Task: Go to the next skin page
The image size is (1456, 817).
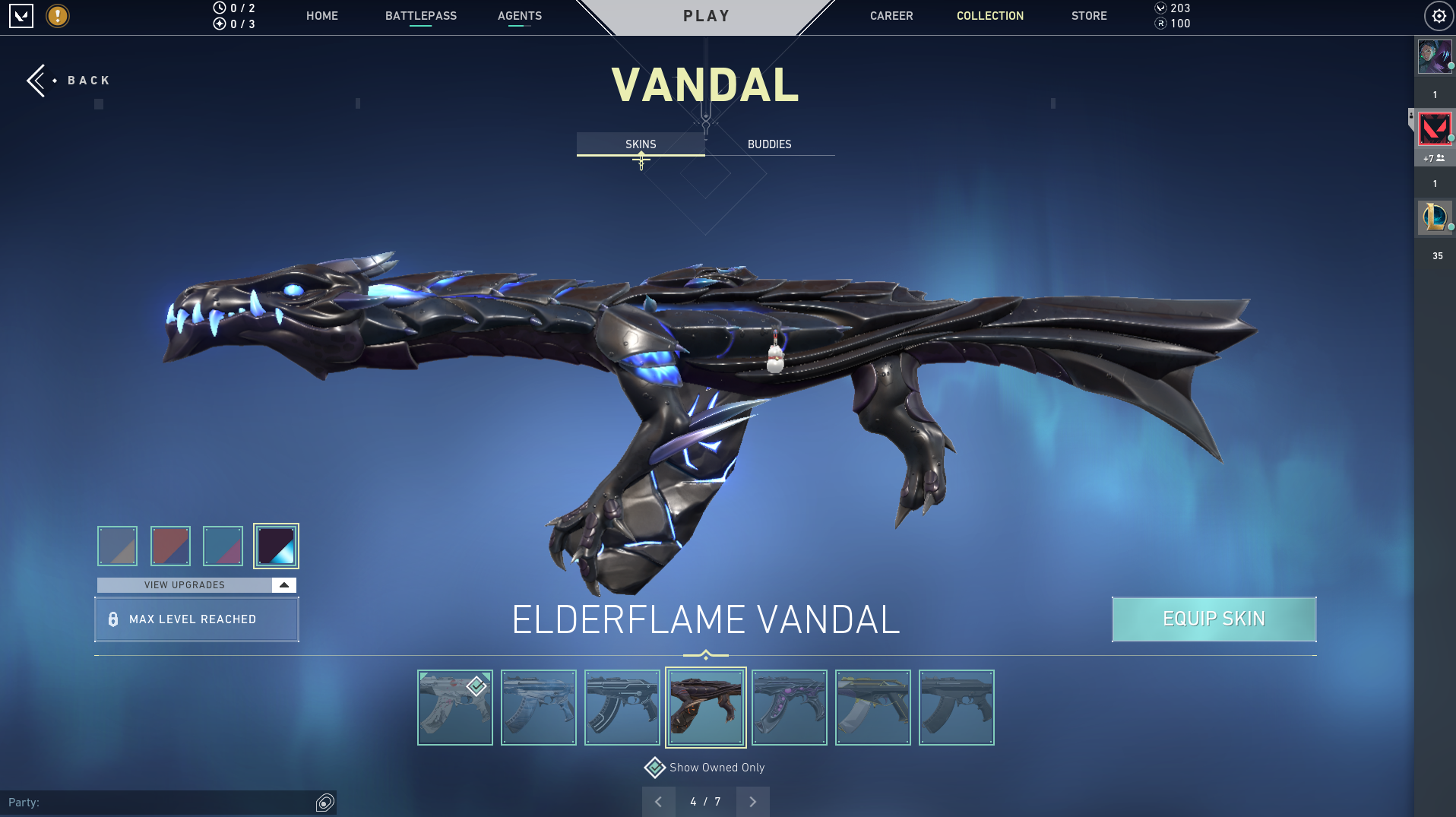Action: coord(752,802)
